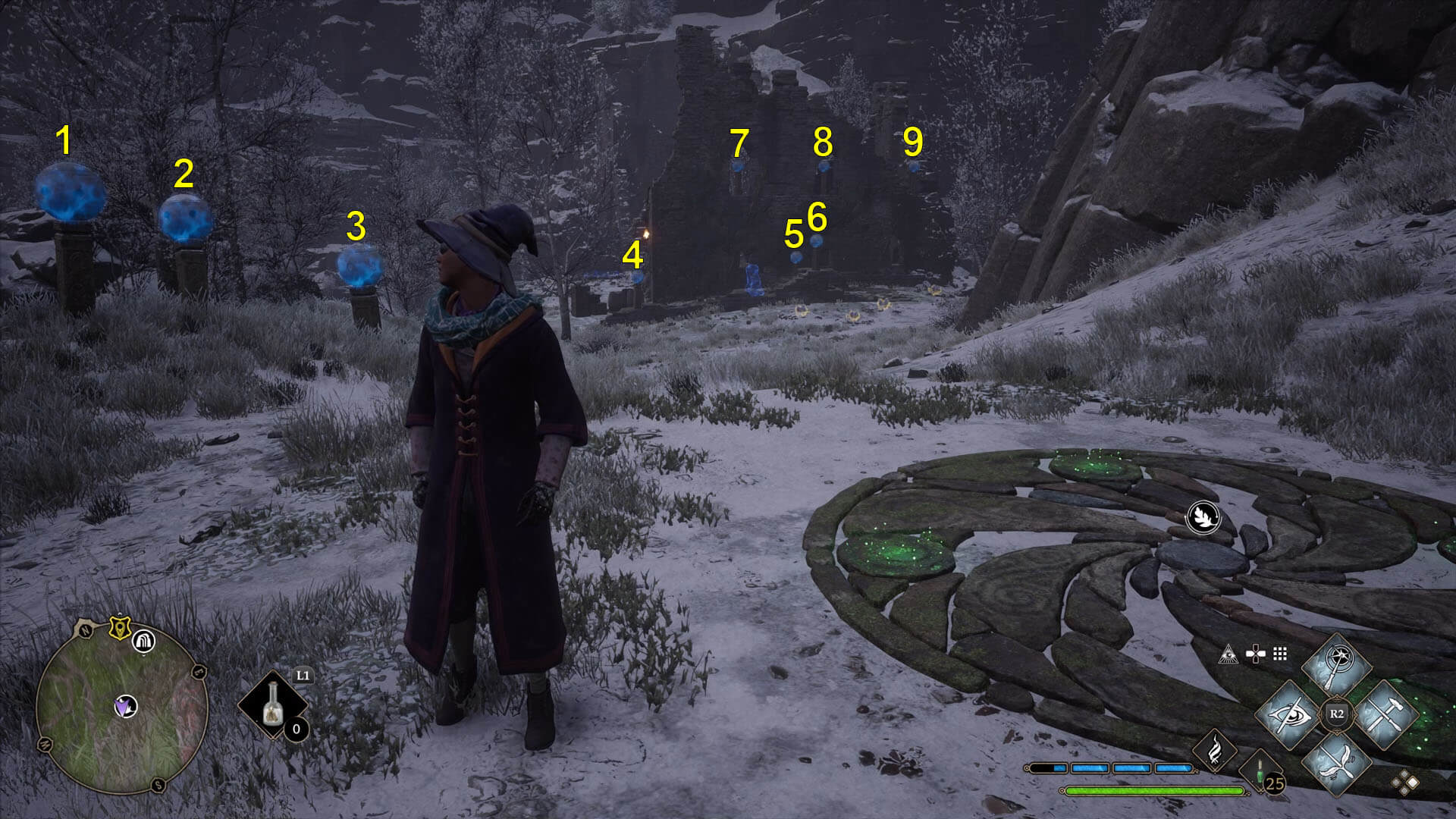
Task: Click the d-pad controller indicator icon
Action: [x=1256, y=653]
